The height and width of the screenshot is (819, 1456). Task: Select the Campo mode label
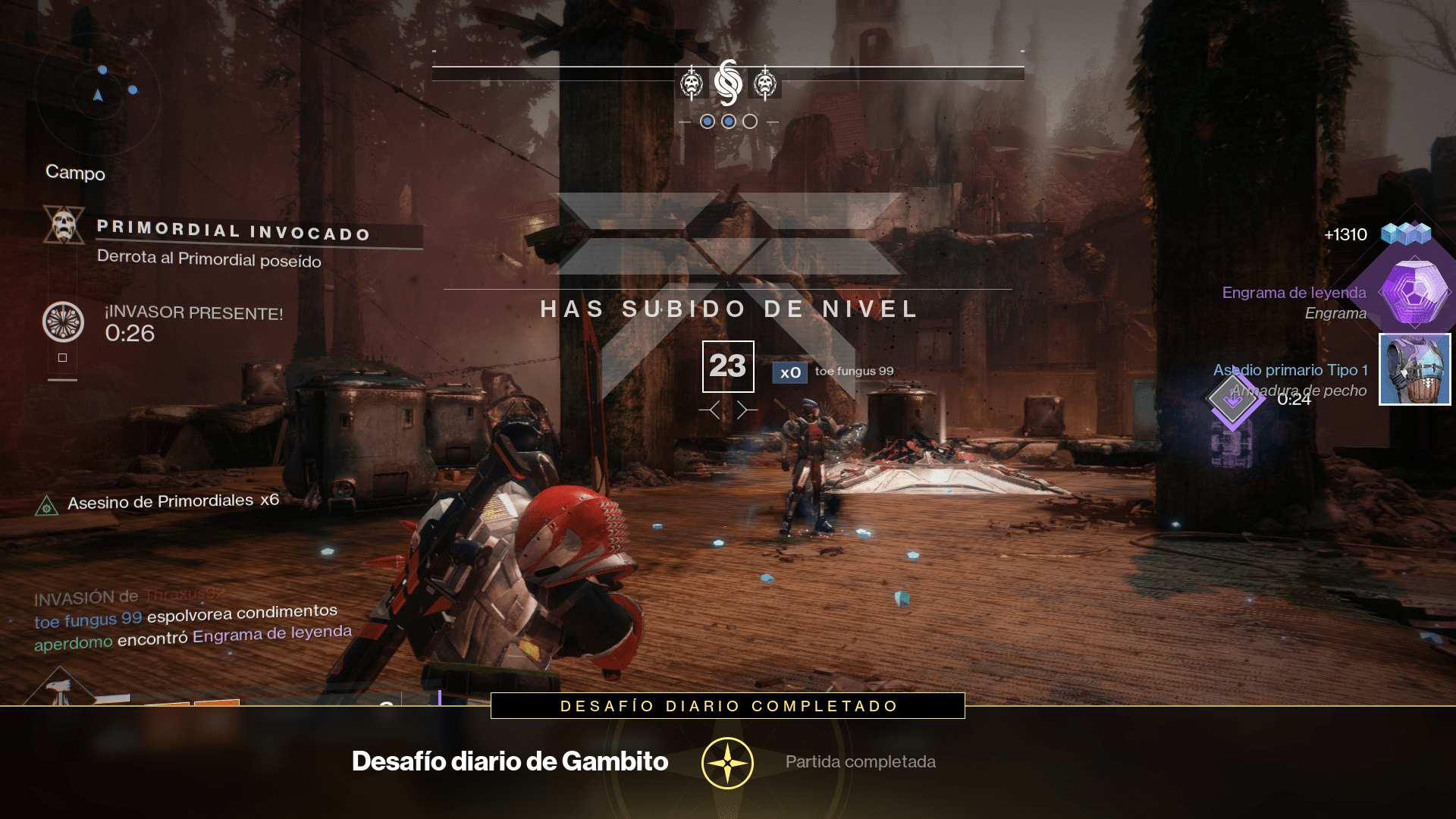[x=77, y=173]
